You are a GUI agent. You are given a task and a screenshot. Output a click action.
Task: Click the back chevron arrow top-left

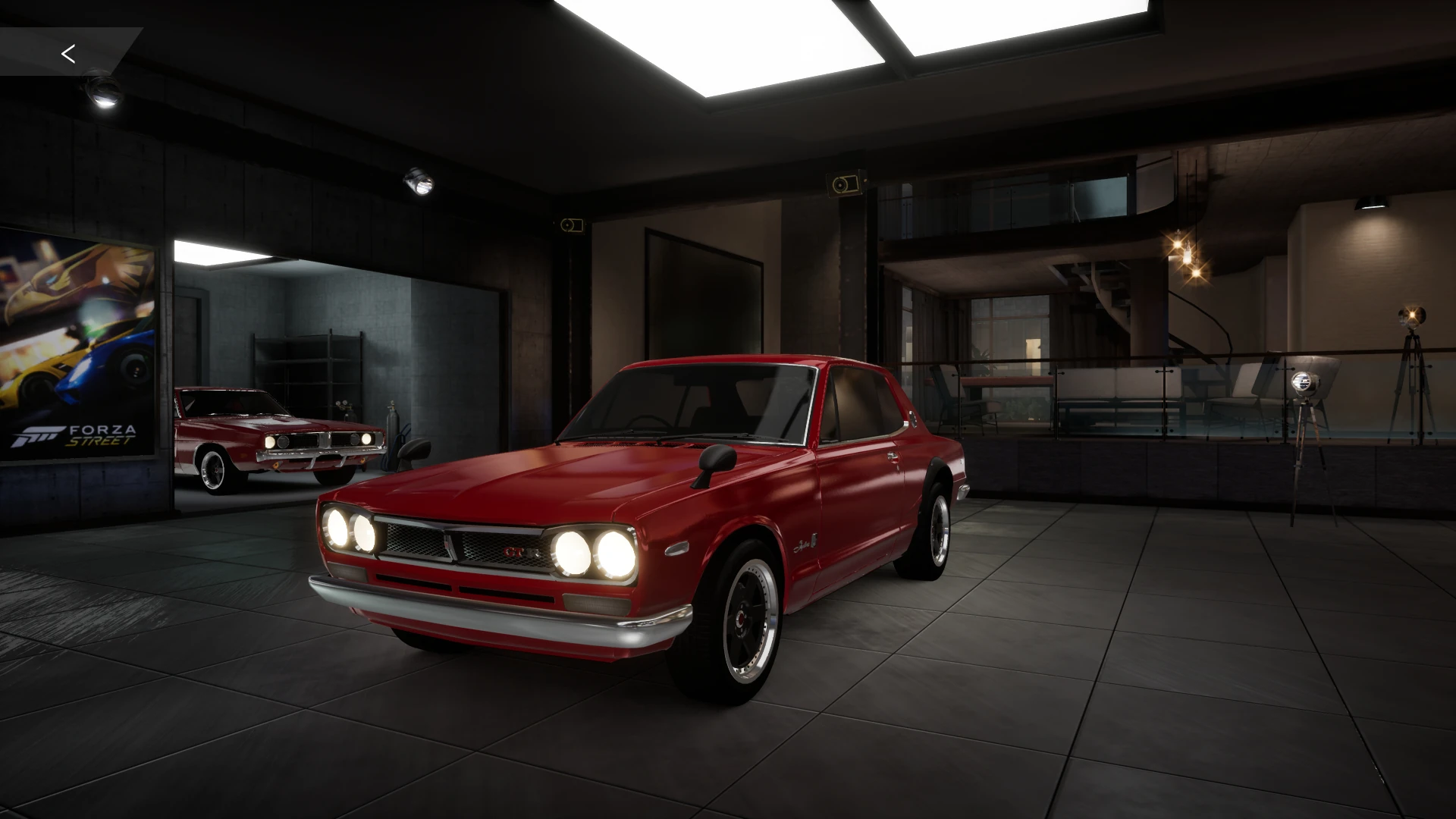[x=69, y=53]
